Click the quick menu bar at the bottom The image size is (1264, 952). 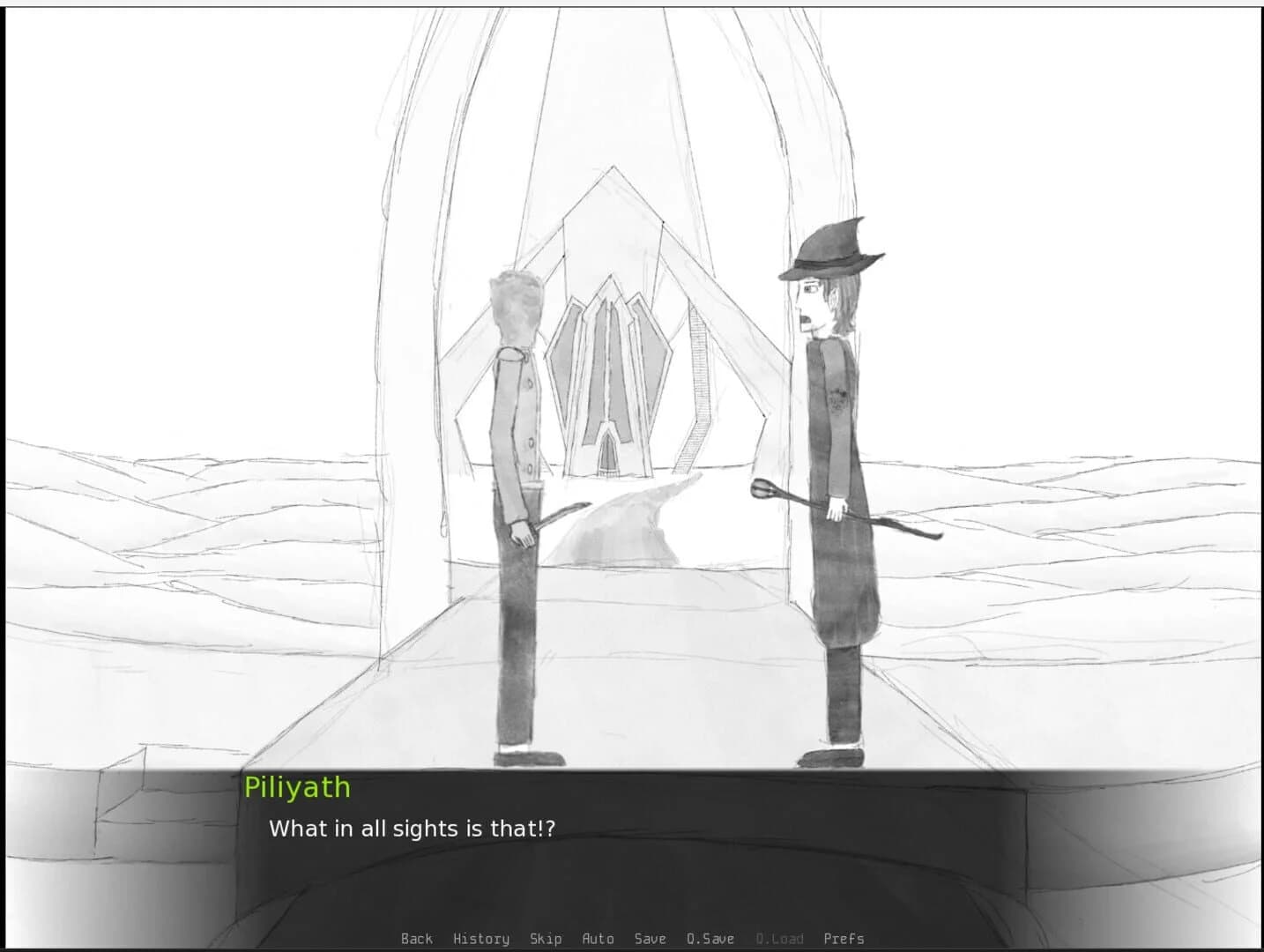coord(631,938)
